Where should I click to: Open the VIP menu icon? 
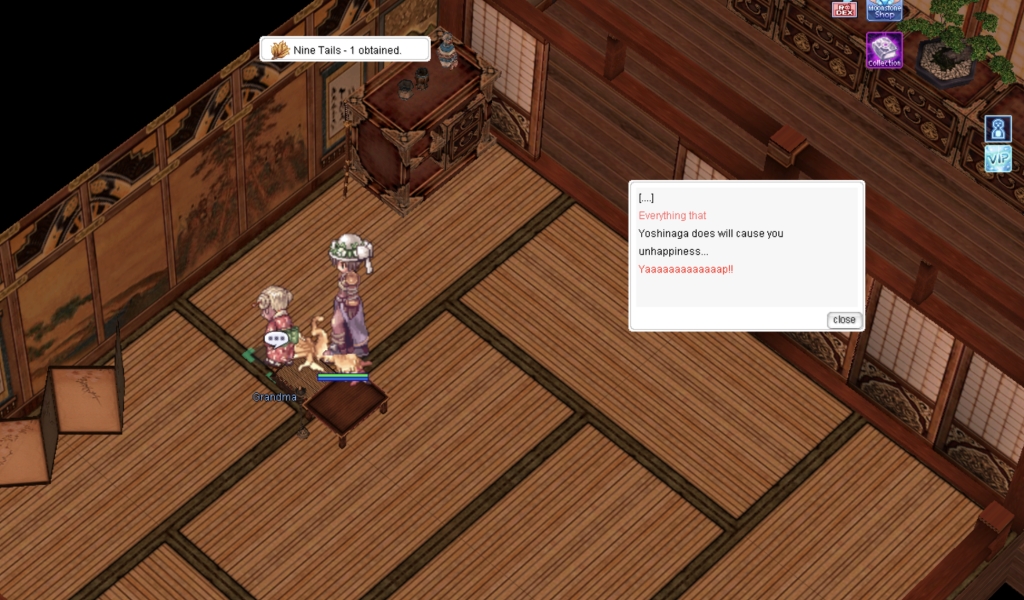[998, 159]
